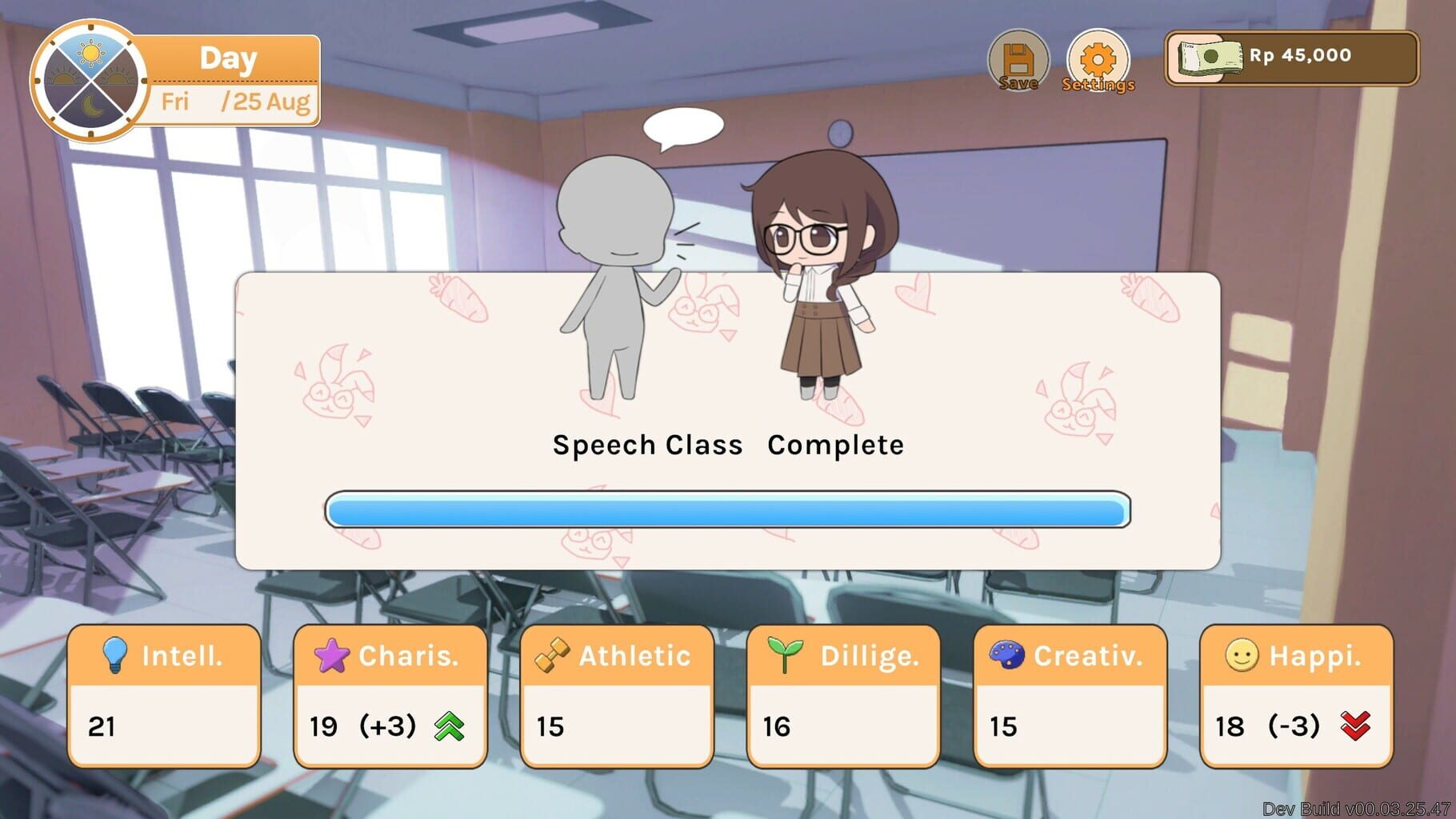Click the sun segment on the day wheel

tap(90, 54)
